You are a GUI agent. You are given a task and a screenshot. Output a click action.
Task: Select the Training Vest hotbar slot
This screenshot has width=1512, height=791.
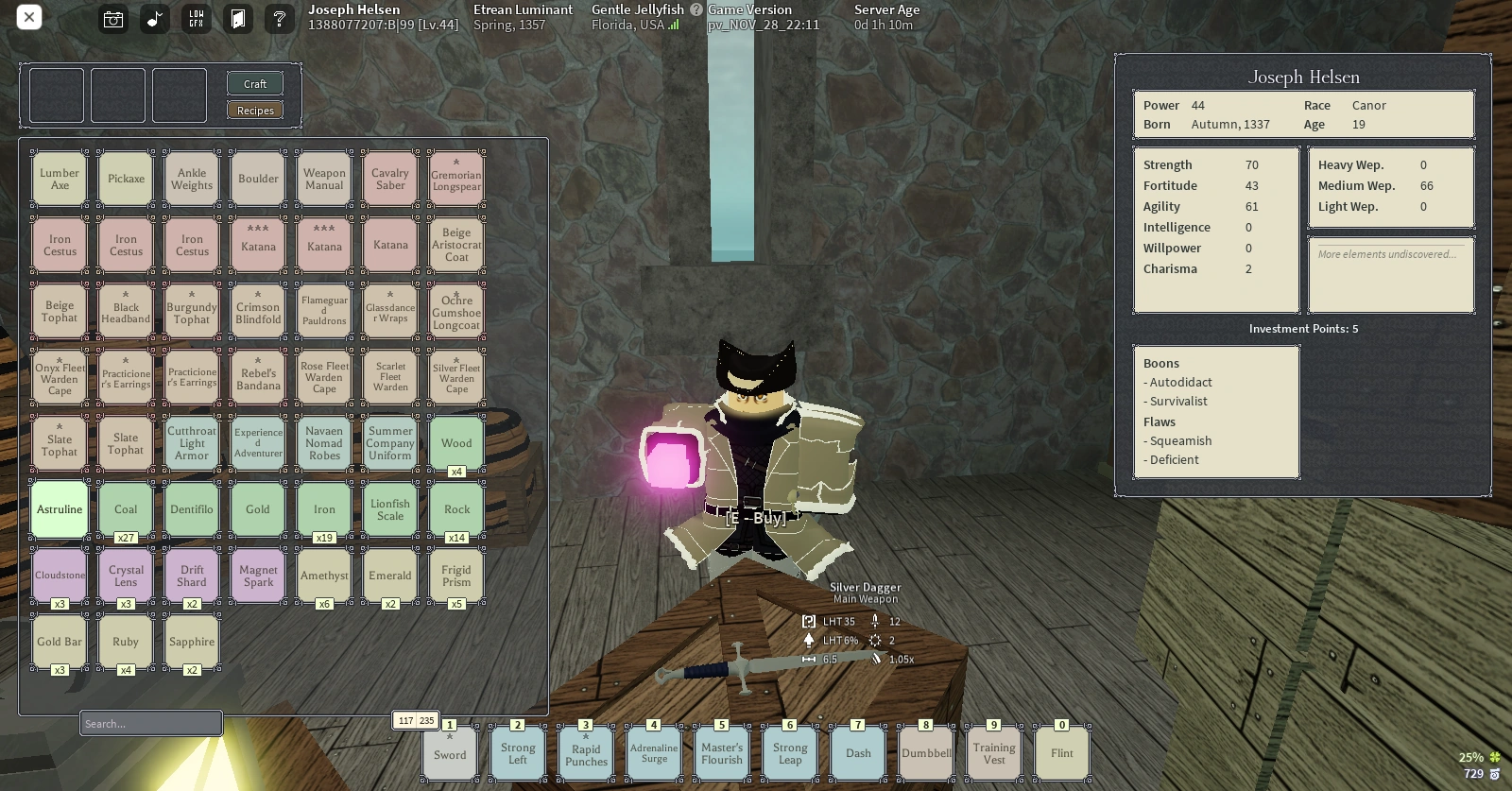click(993, 752)
